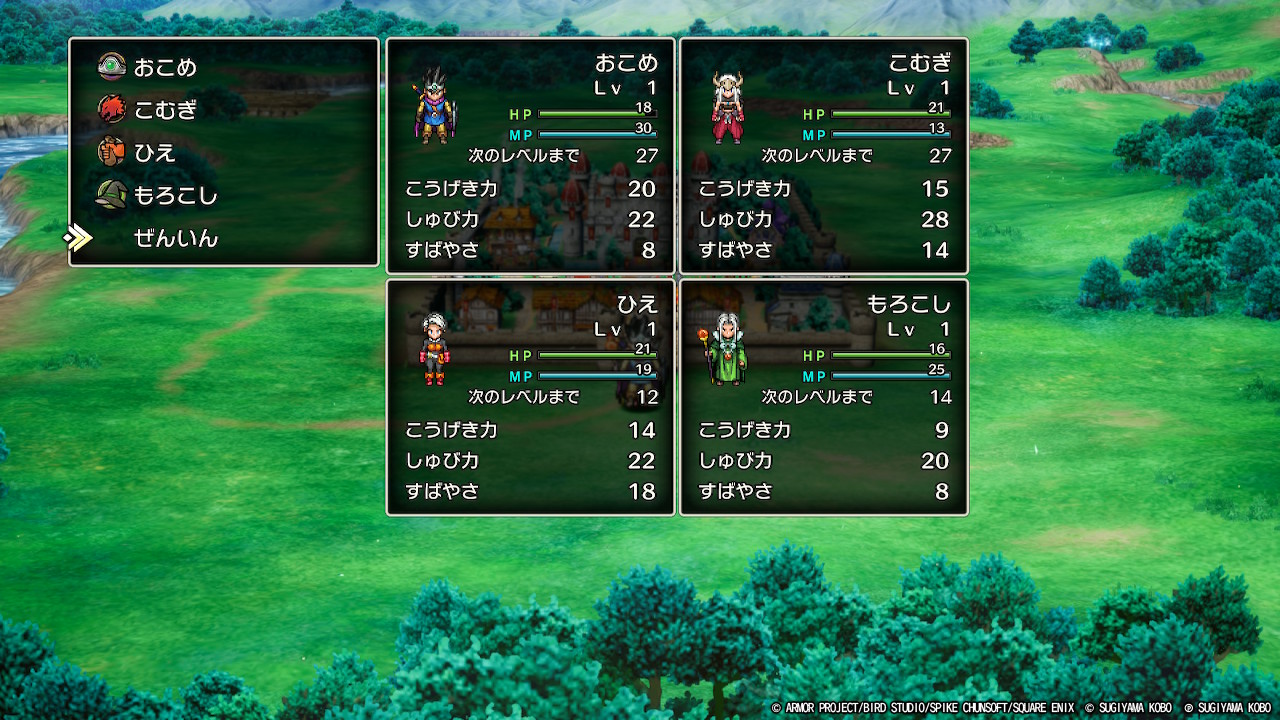The width and height of the screenshot is (1280, 720).
Task: Choose こむぎ from the party menu
Action: [x=165, y=110]
